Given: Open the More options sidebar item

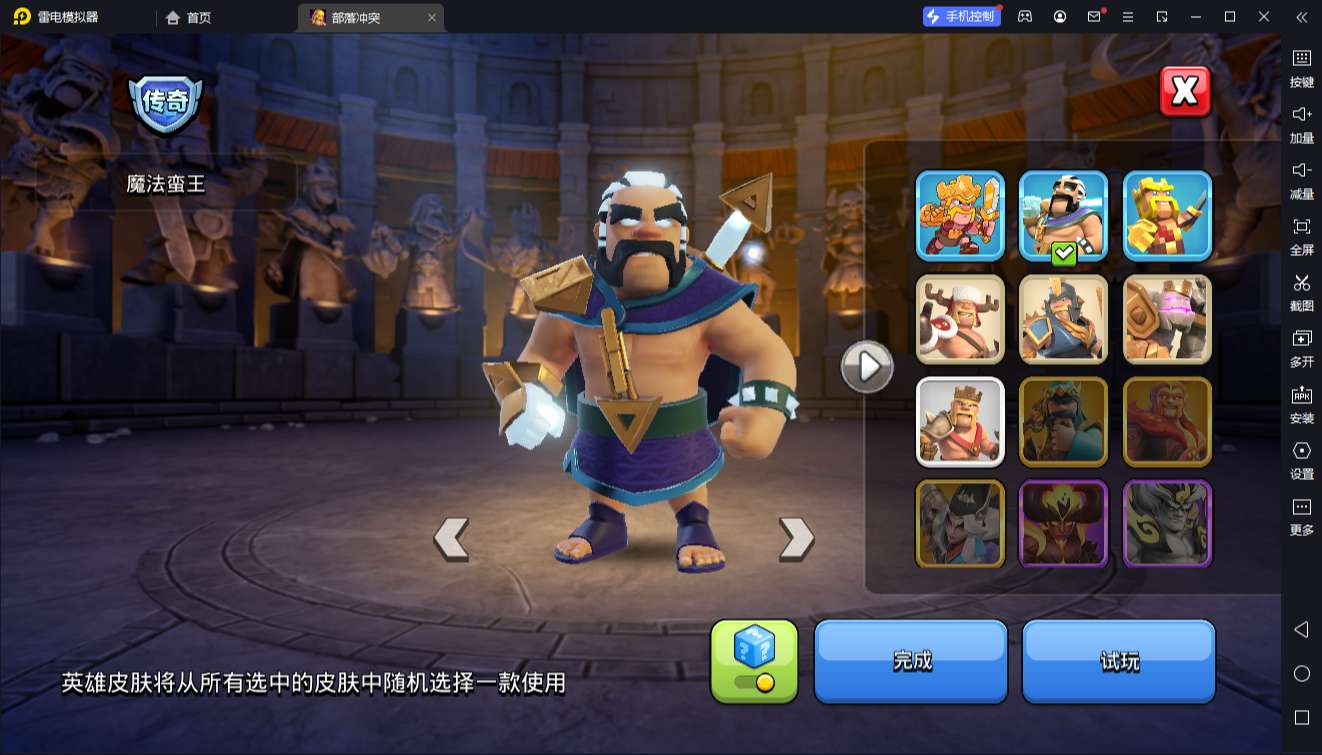Looking at the screenshot, I should point(1301,515).
